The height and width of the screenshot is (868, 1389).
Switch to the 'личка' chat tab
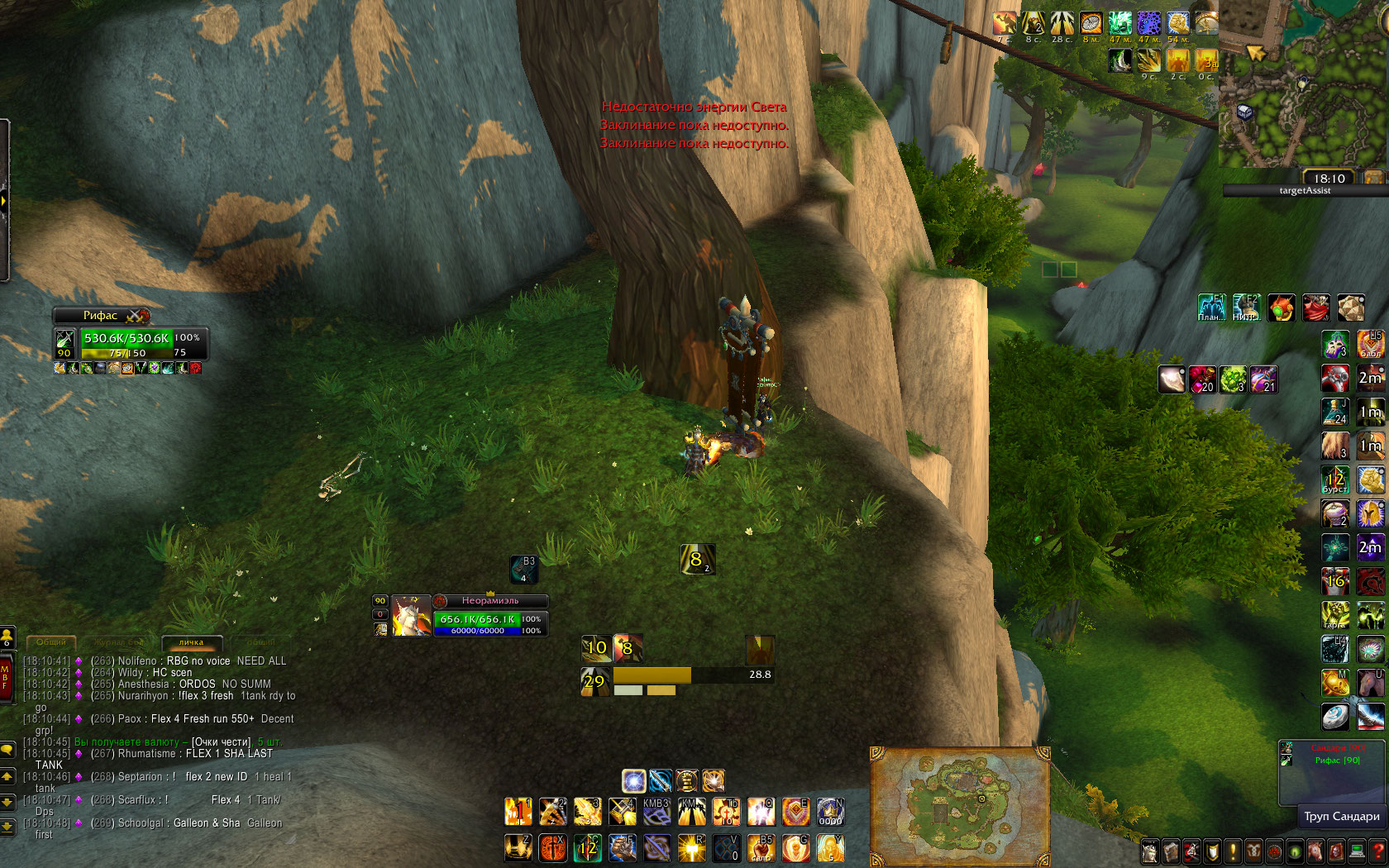pyautogui.click(x=191, y=642)
